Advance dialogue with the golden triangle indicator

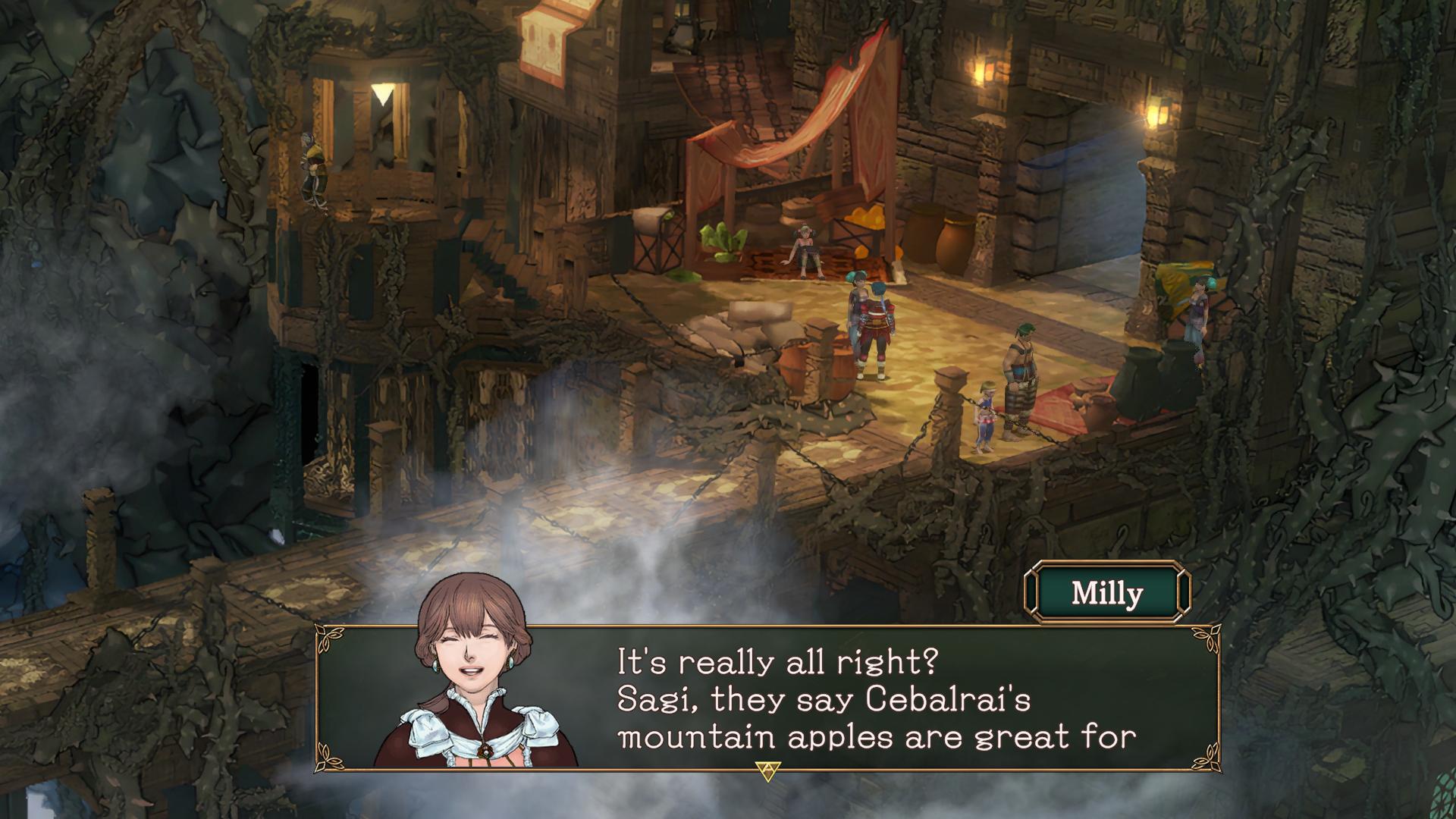coord(768,771)
